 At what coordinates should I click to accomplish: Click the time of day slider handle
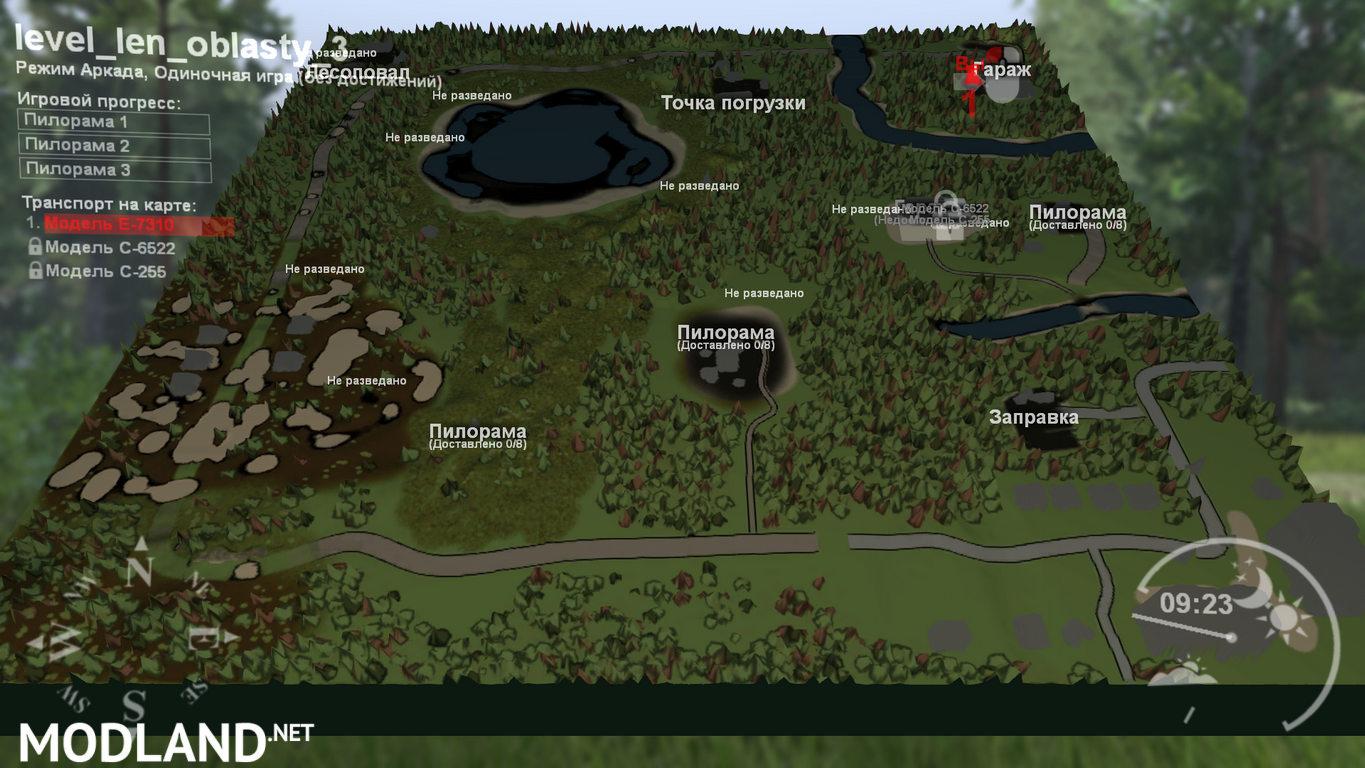1232,637
